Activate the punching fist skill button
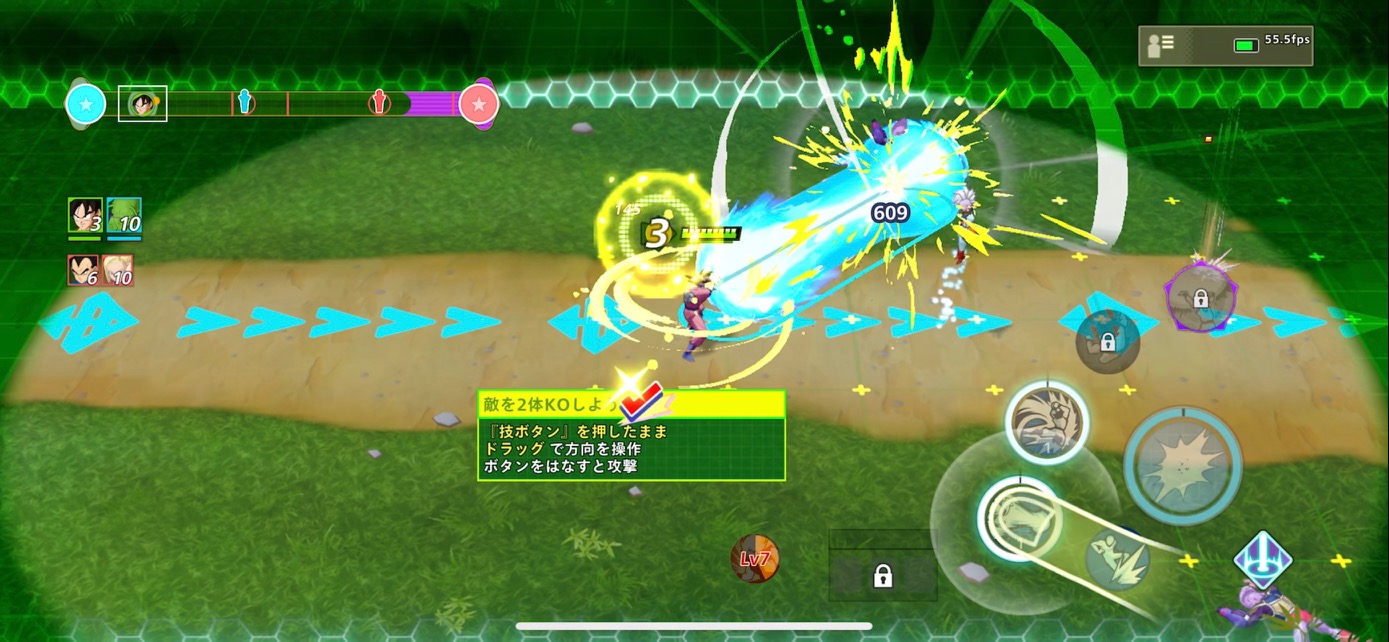 (1046, 422)
